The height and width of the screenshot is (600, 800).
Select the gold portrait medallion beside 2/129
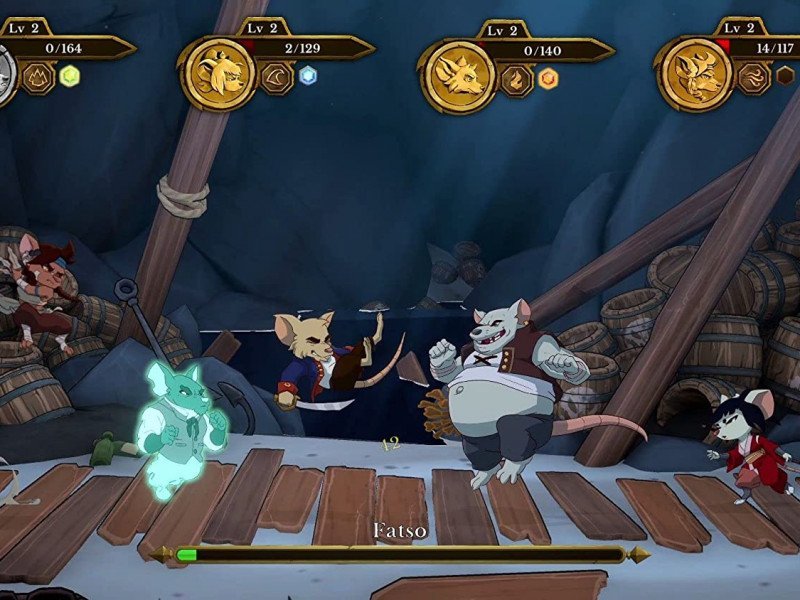(218, 72)
